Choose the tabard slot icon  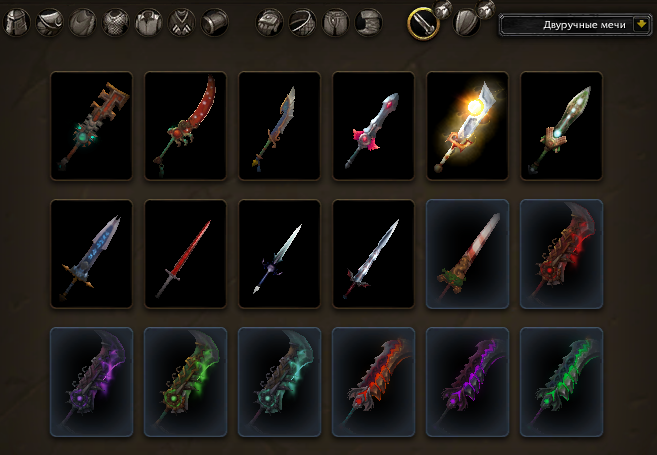[183, 22]
